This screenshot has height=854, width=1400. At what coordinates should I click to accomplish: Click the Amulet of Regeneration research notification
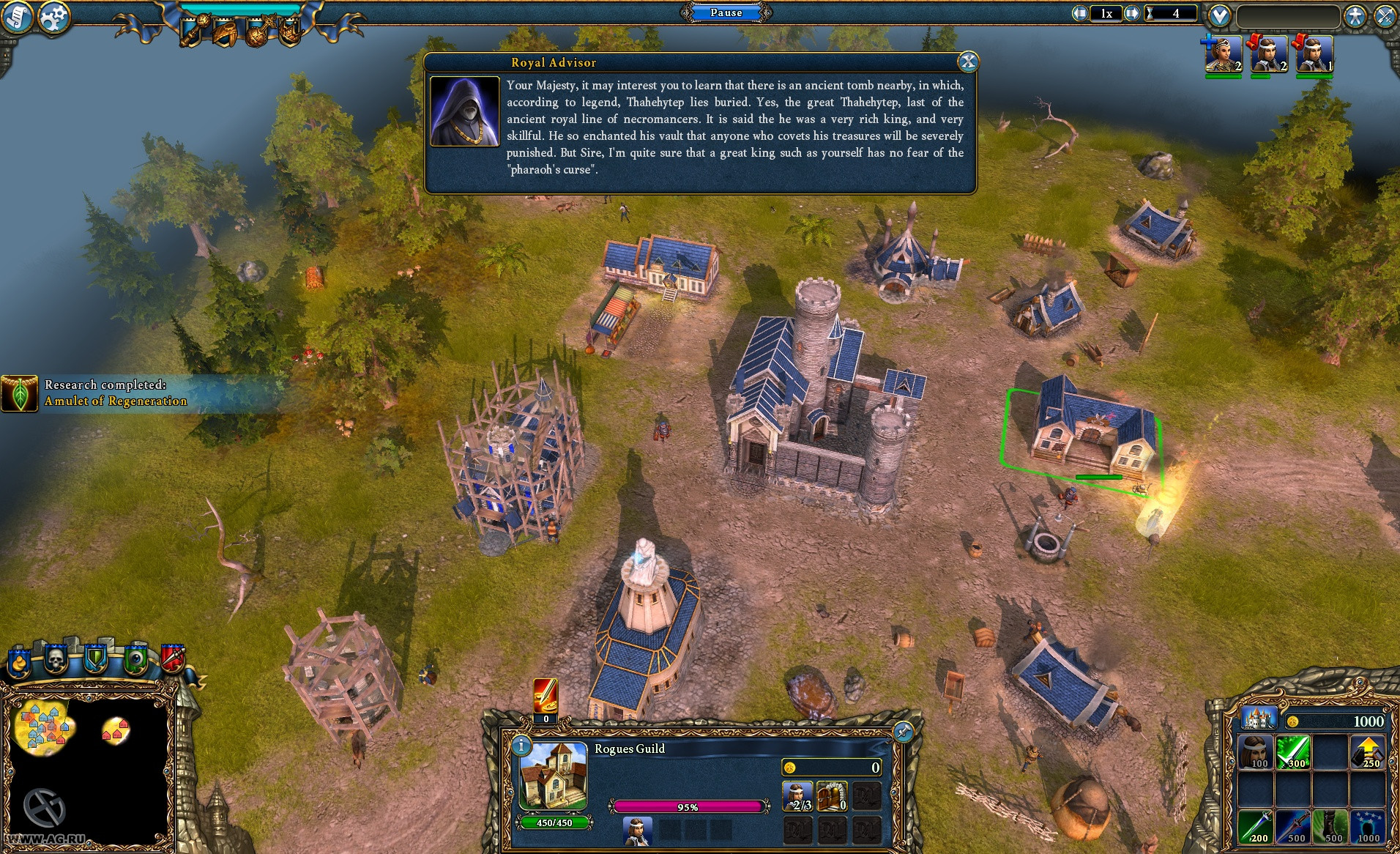point(103,393)
